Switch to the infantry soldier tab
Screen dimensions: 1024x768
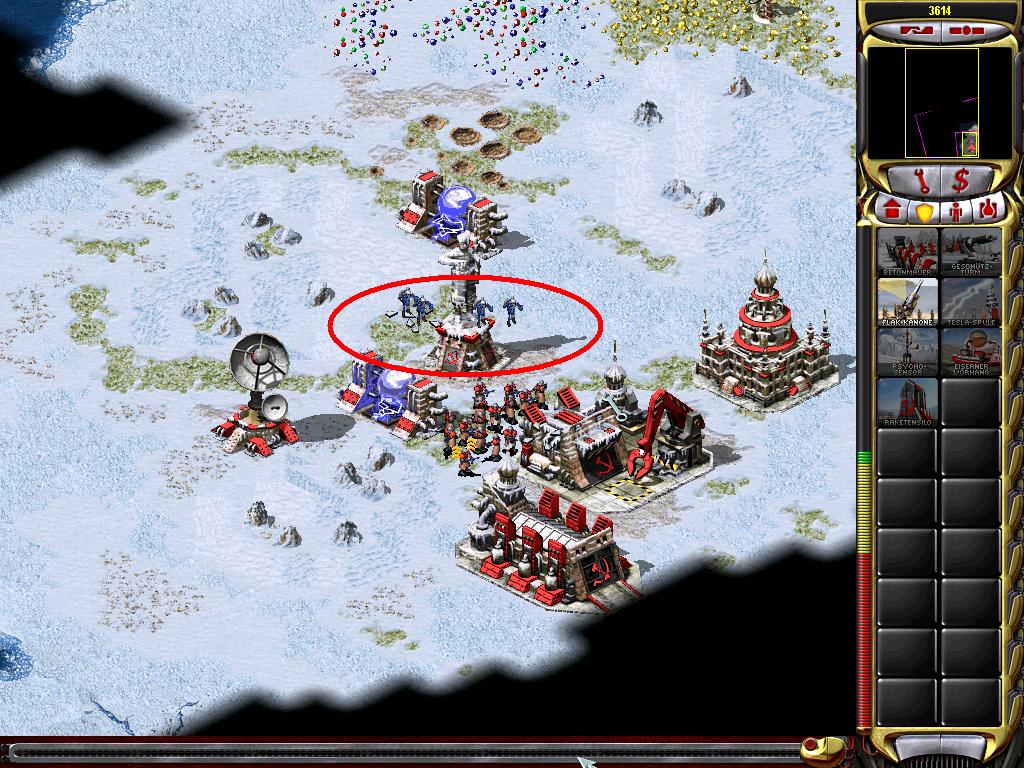pyautogui.click(x=956, y=211)
